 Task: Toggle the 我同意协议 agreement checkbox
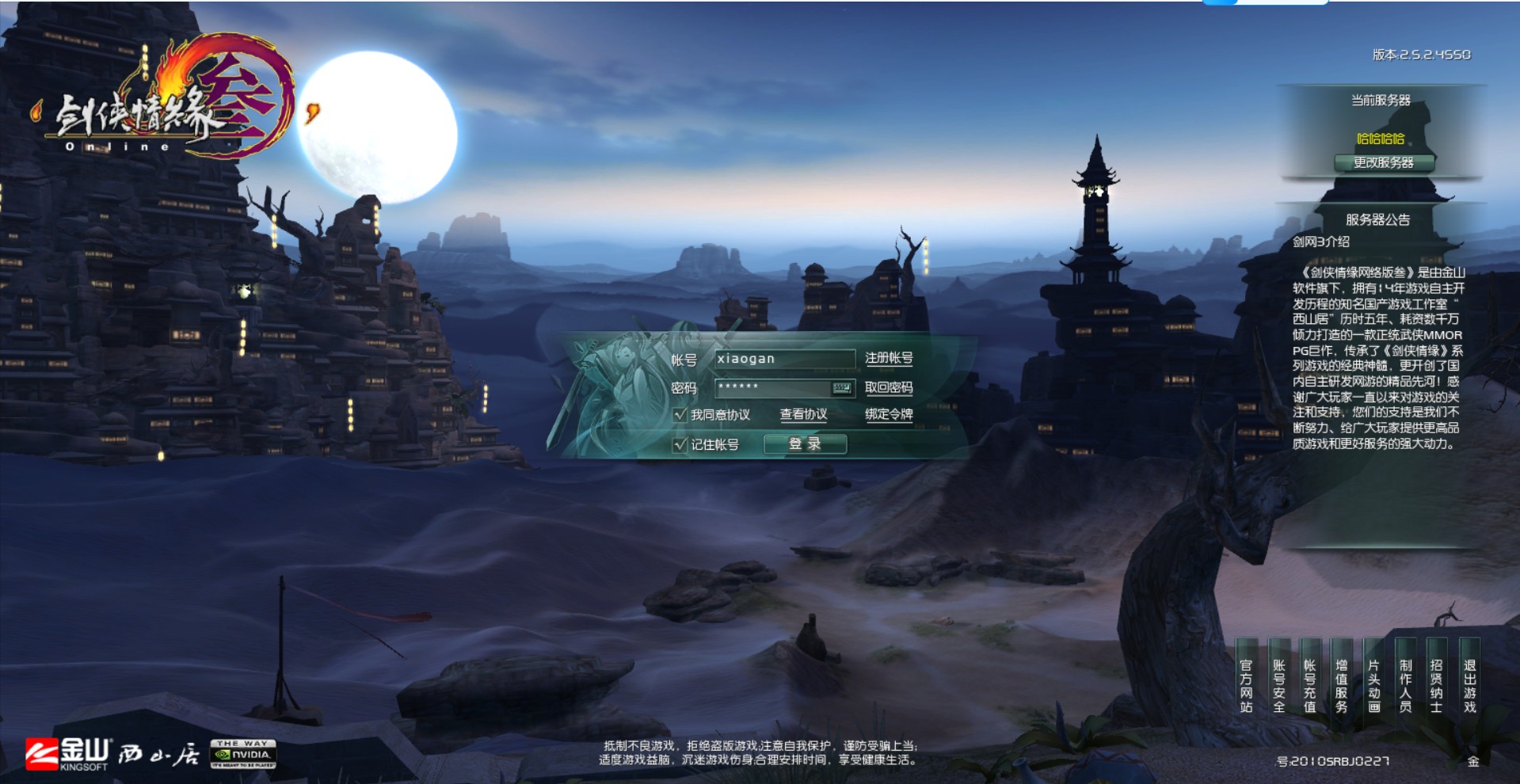[x=680, y=414]
